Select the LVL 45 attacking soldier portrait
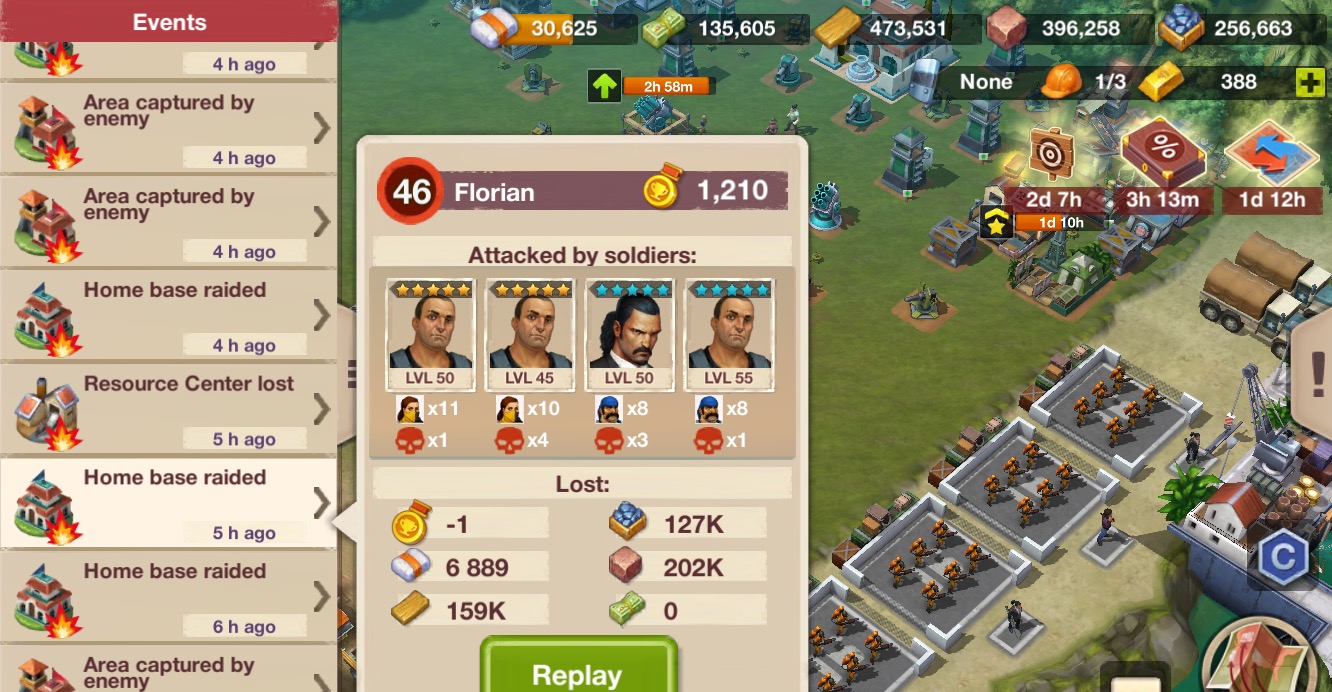 point(530,335)
